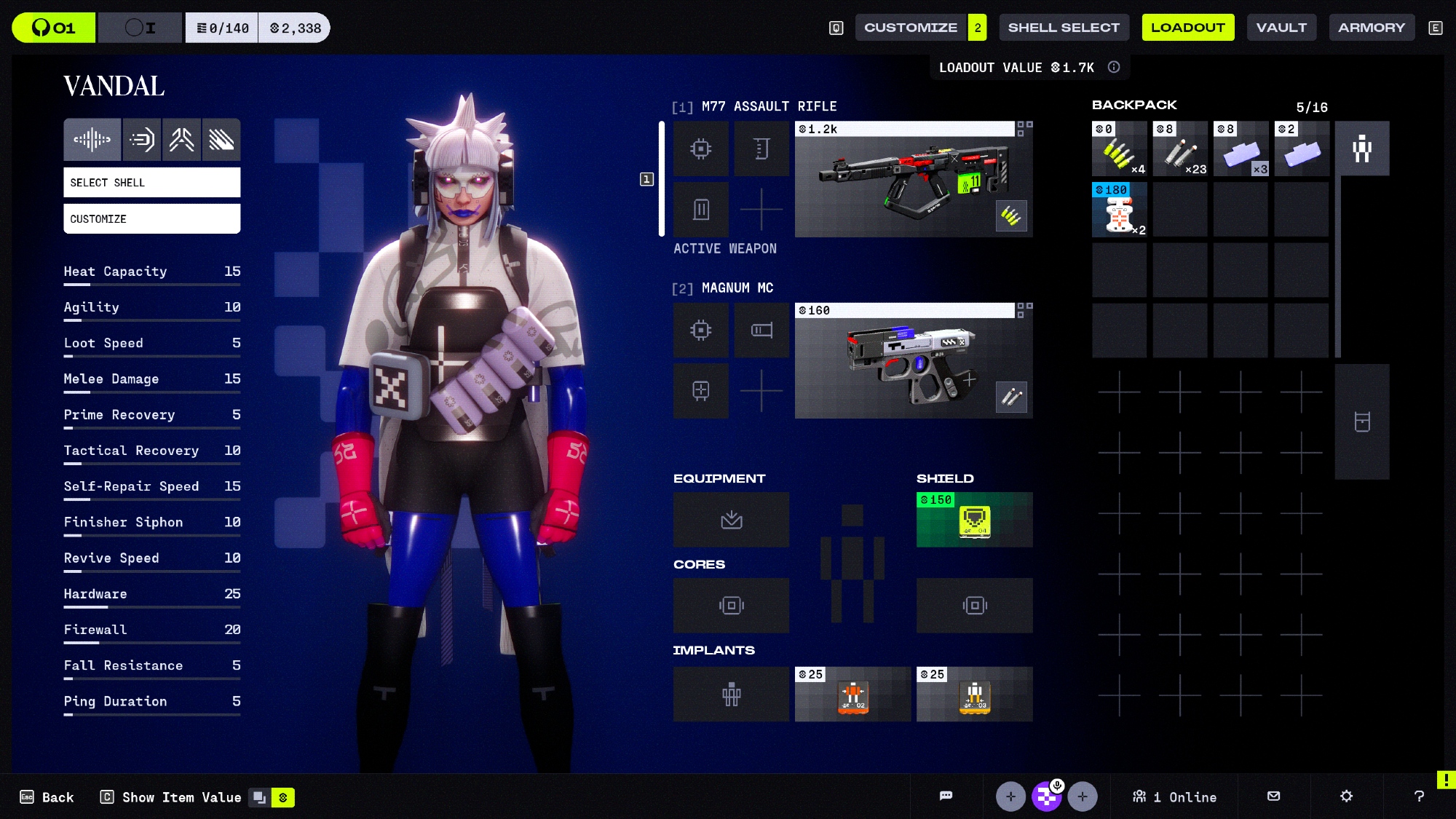Screen dimensions: 1456x819
Task: Open the Customize tab
Action: tap(910, 28)
